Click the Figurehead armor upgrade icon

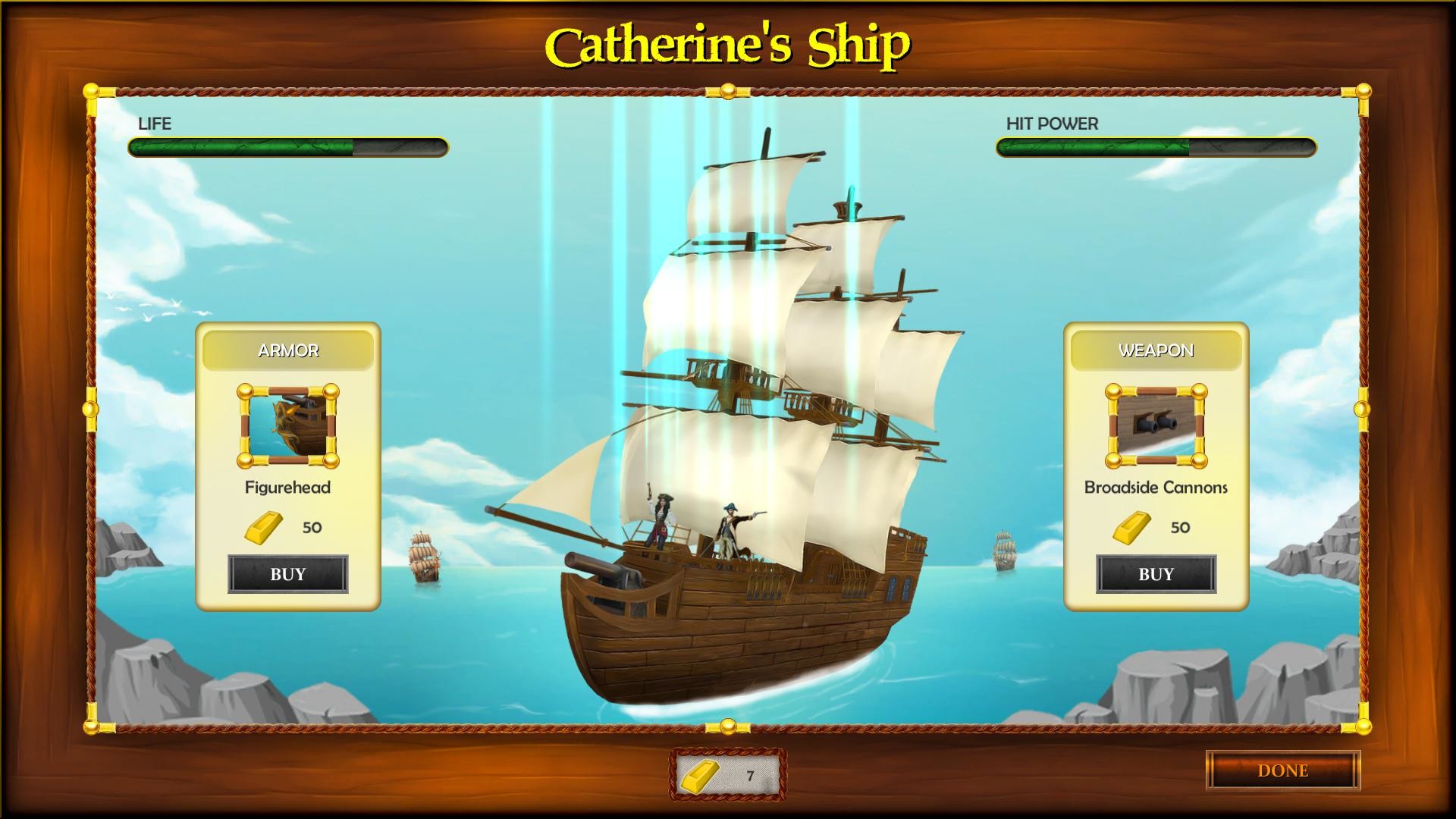click(288, 426)
